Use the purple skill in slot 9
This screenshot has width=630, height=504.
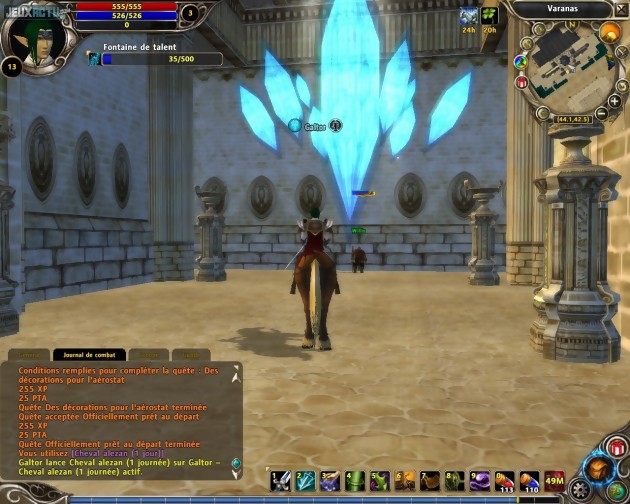click(x=480, y=481)
